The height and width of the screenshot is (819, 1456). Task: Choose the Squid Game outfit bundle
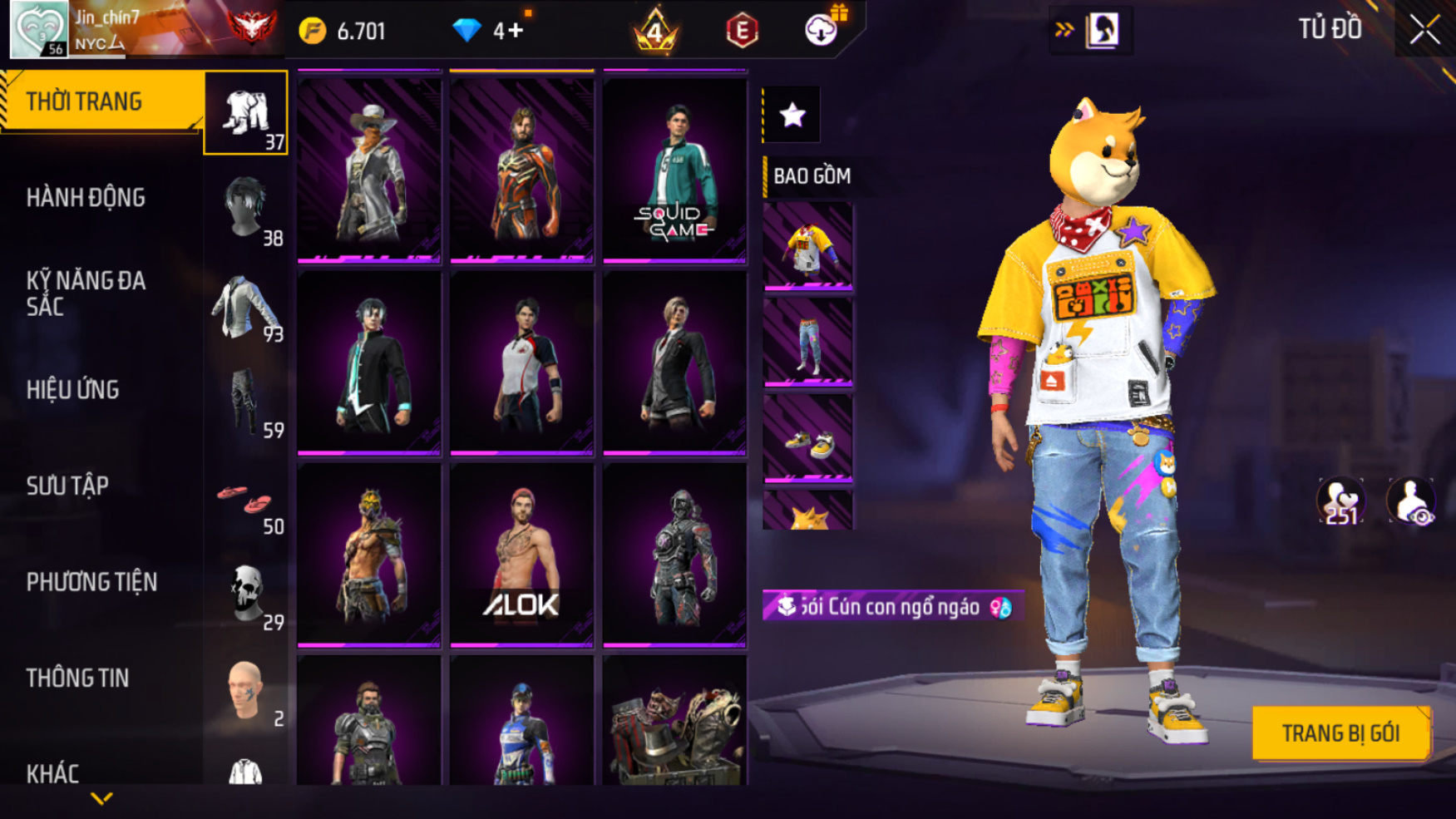click(674, 170)
